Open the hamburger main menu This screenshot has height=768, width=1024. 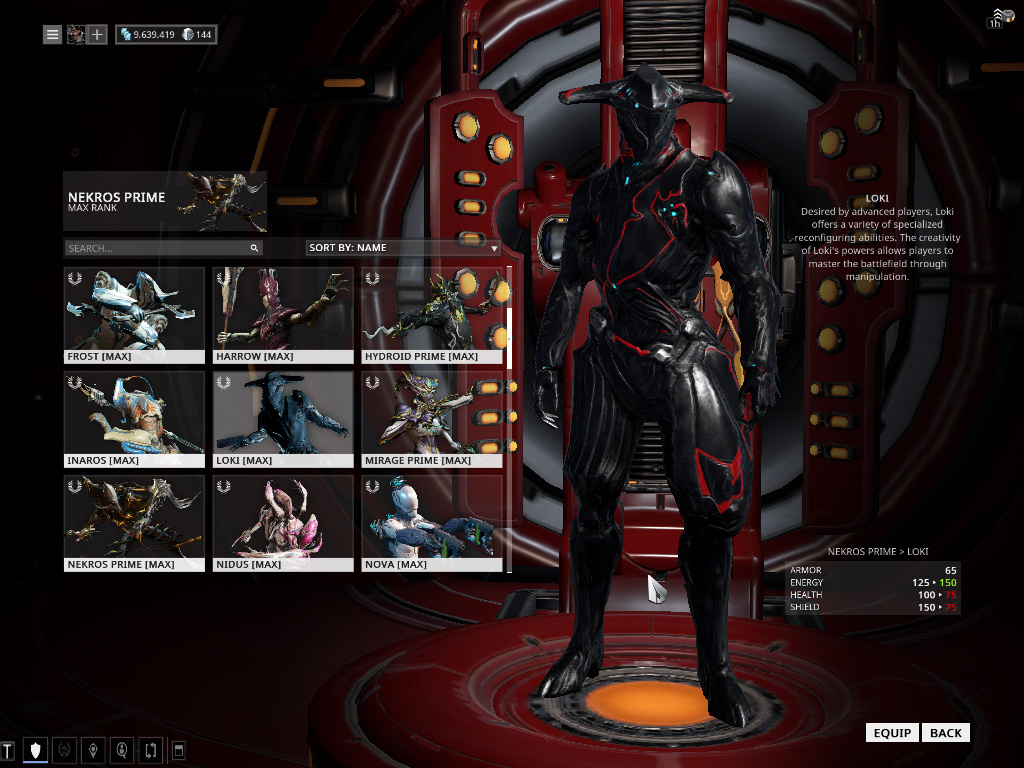(53, 35)
